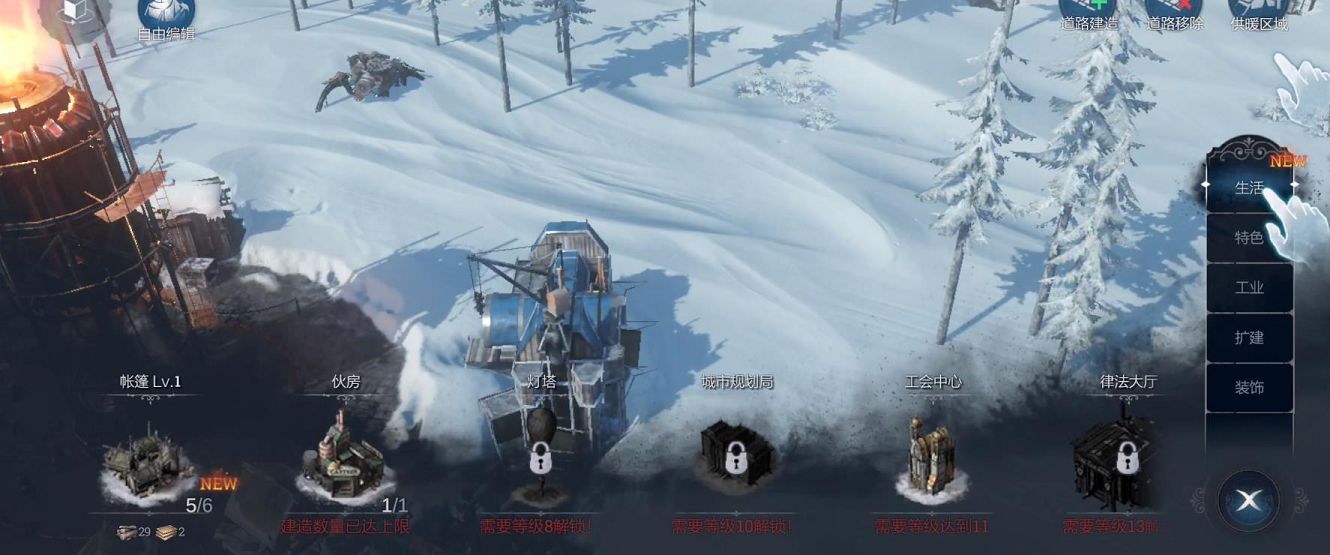This screenshot has width=1330, height=555.
Task: Click the locked 灯塔 lighthouse building
Action: tap(541, 460)
